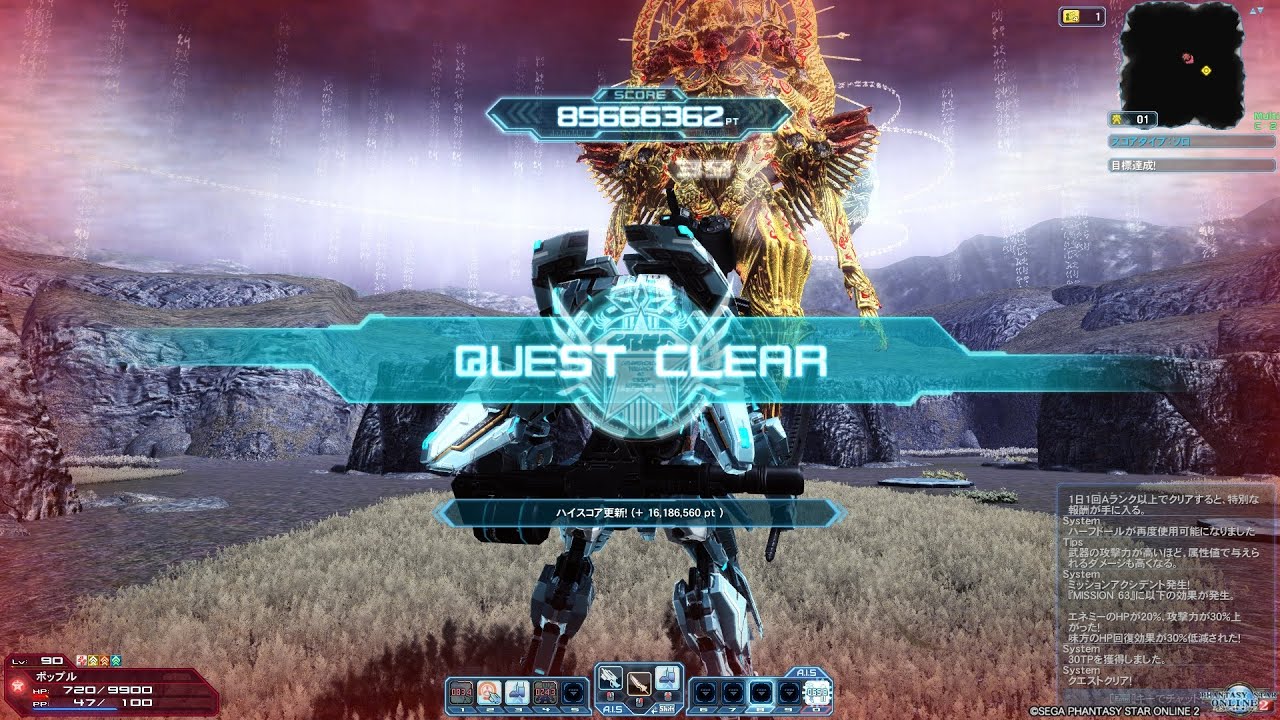
Task: Use the target-and-hand skill in slot 2
Action: pos(489,691)
